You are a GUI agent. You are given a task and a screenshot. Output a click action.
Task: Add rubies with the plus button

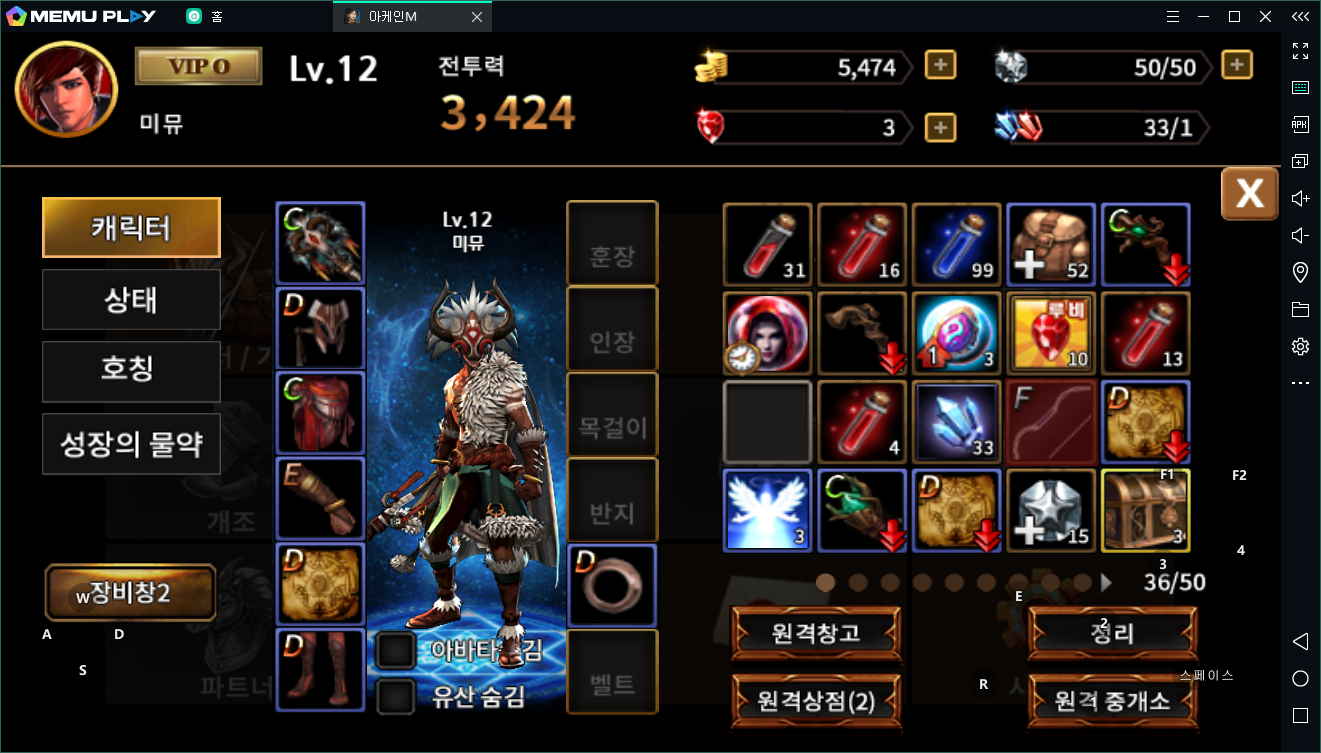coord(940,128)
